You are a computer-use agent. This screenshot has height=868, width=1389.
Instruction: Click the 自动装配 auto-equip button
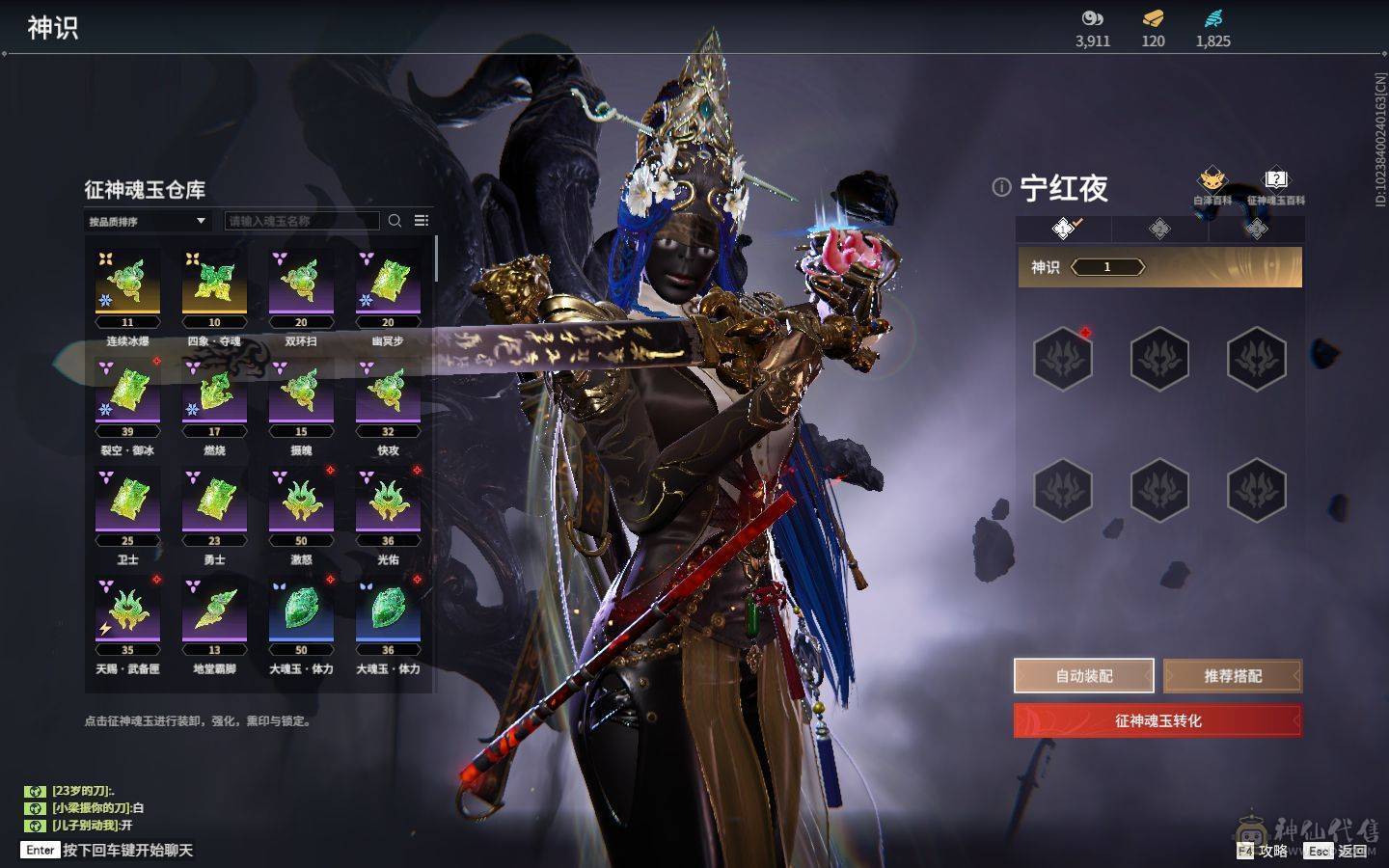pos(1083,676)
